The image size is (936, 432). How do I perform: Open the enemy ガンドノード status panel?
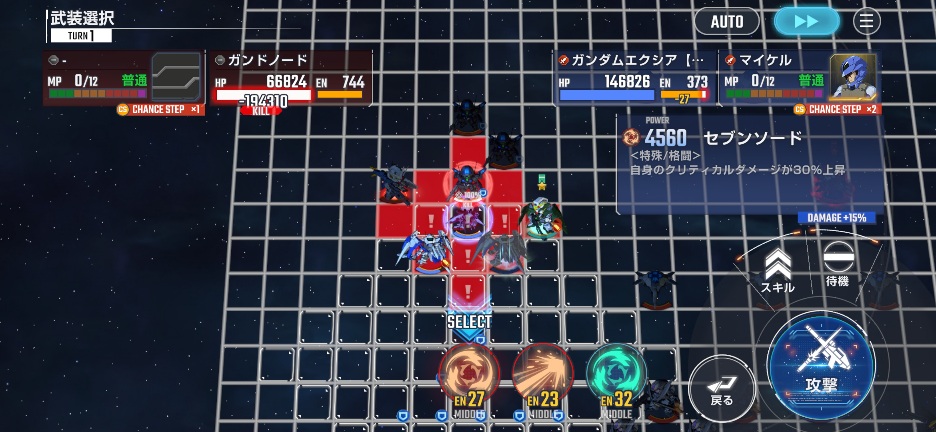pos(290,78)
